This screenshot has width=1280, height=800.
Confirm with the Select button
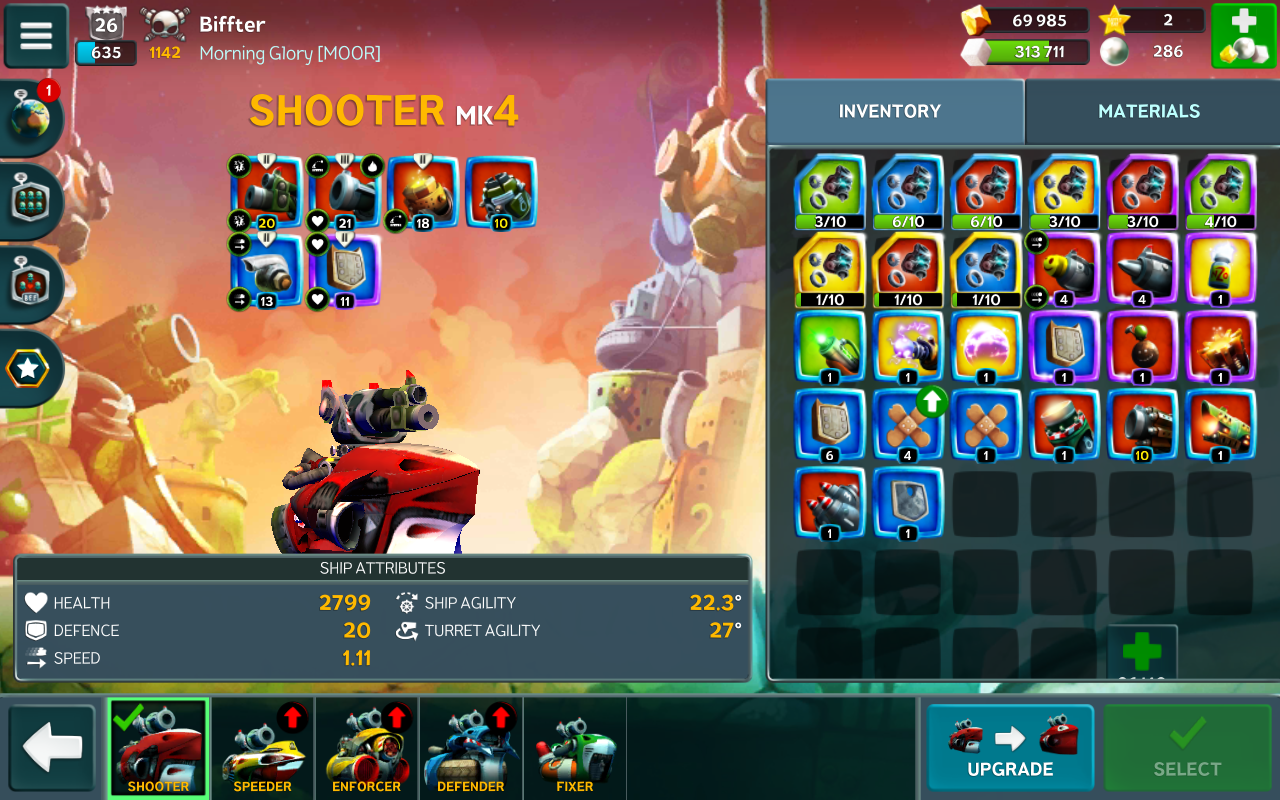(1187, 748)
